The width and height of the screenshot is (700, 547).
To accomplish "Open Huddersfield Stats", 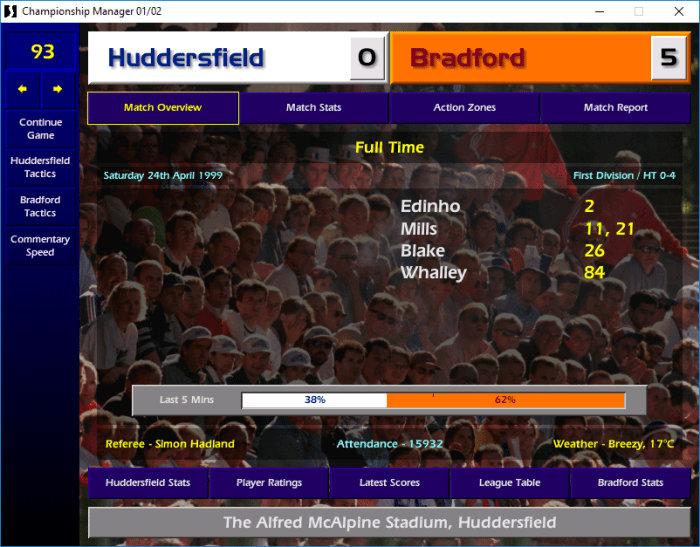I will [147, 483].
